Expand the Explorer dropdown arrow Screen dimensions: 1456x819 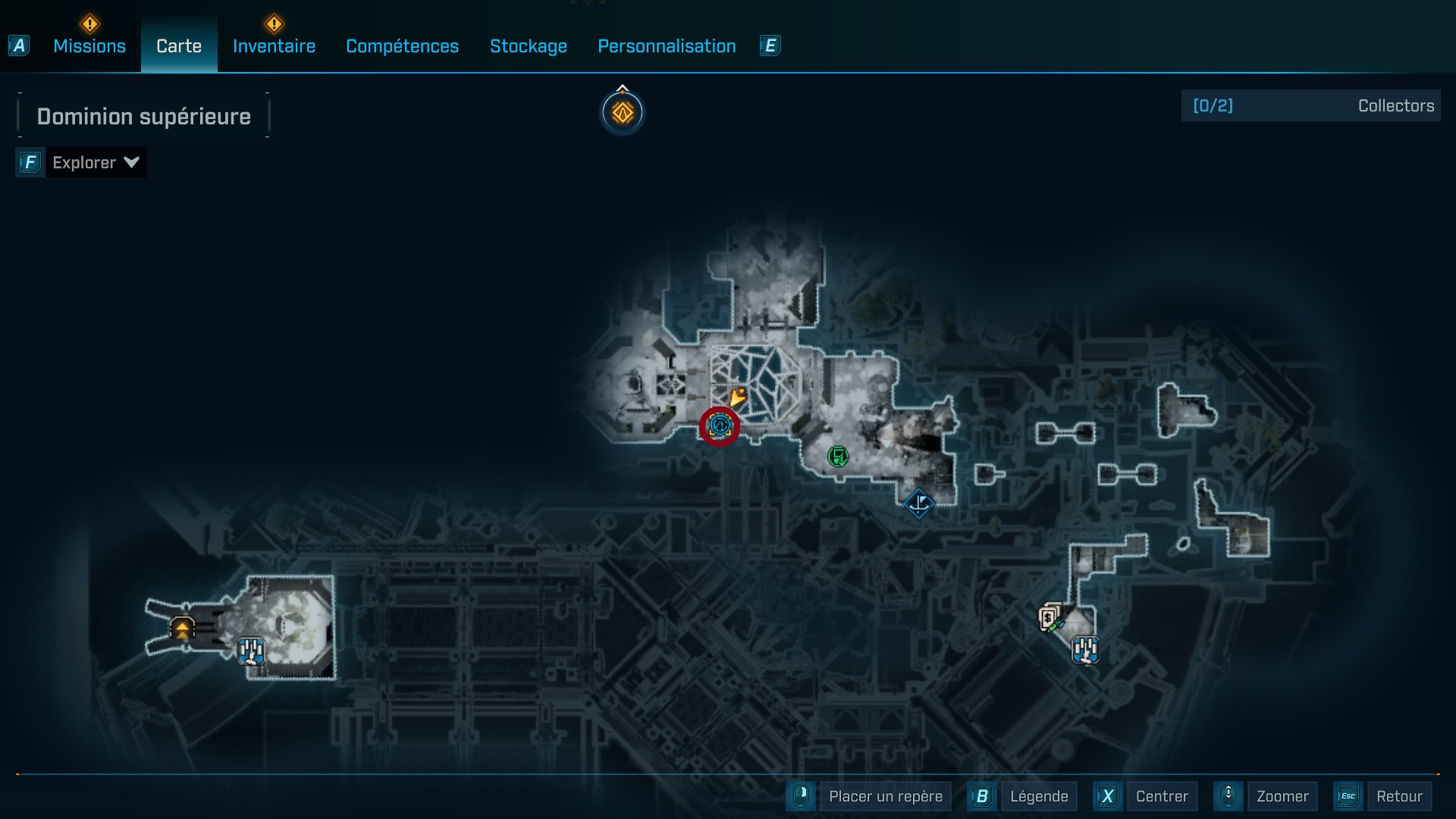tap(131, 162)
